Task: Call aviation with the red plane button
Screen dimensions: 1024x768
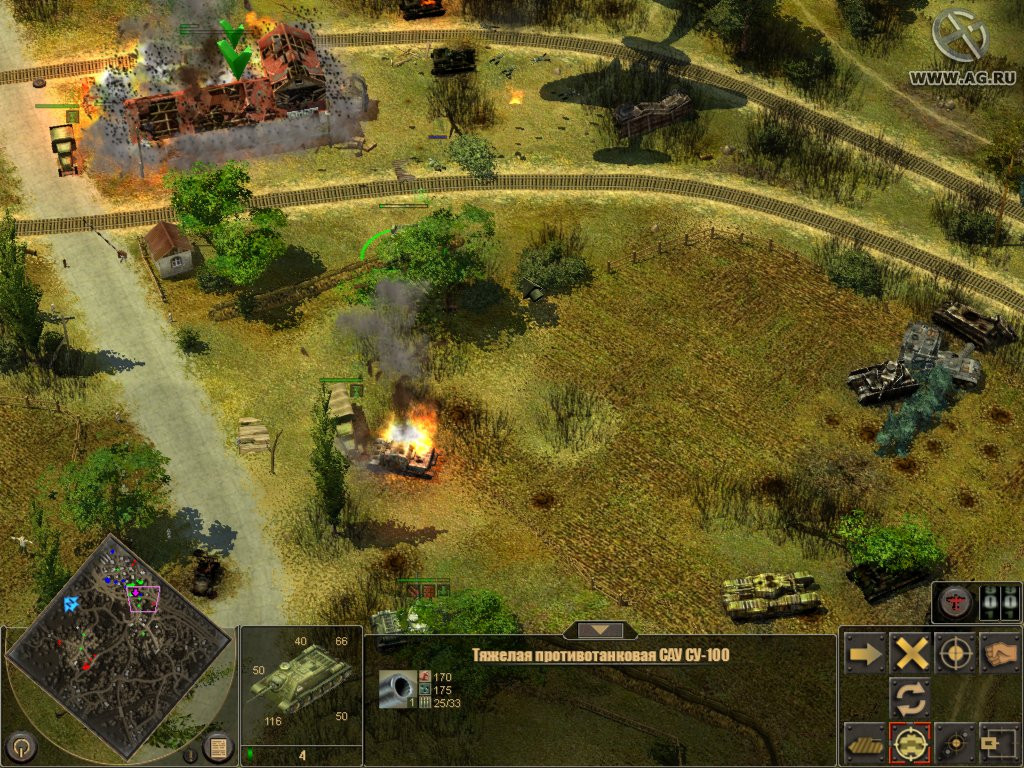Action: coord(953,603)
